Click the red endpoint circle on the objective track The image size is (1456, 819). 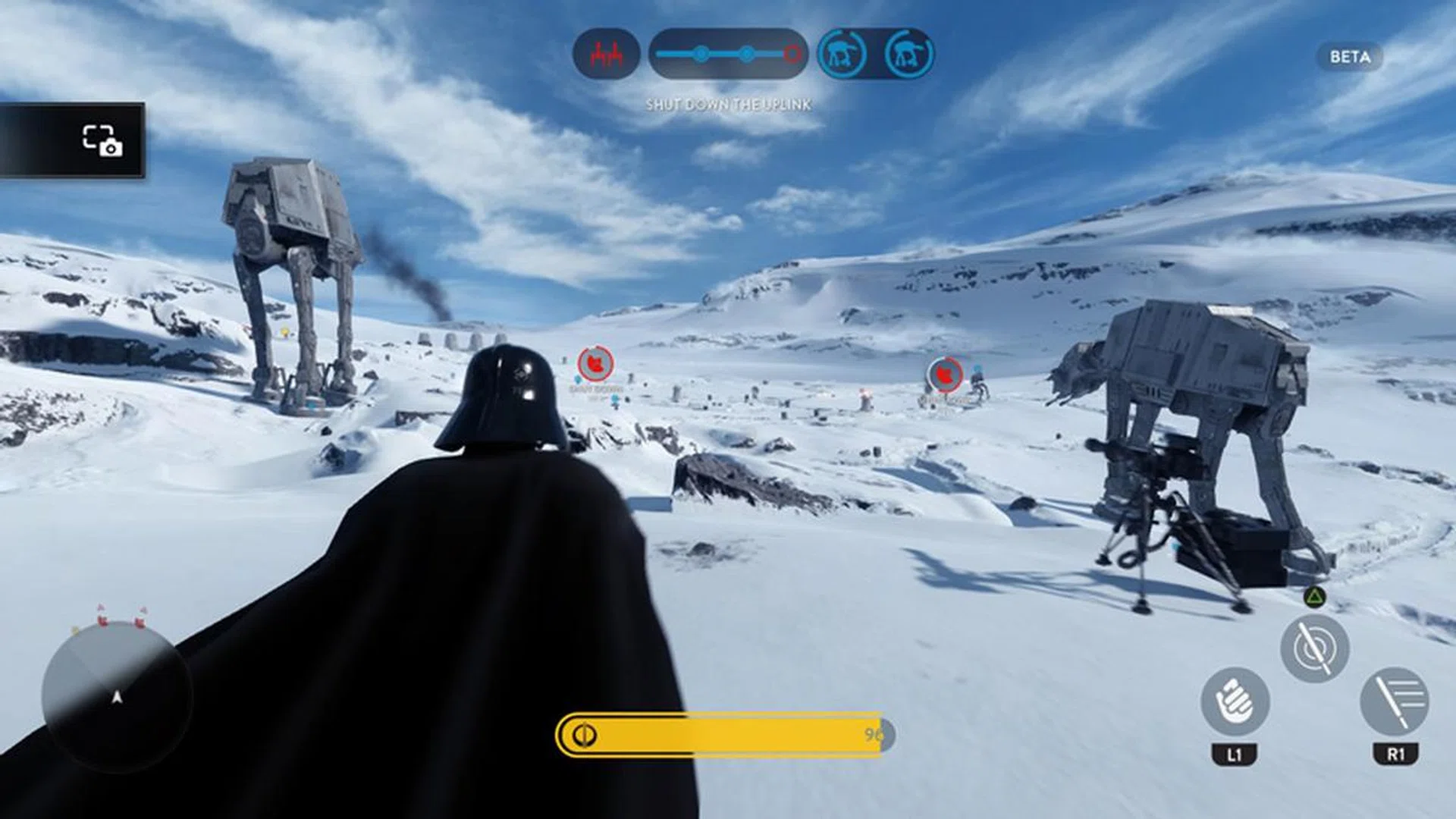(x=791, y=54)
